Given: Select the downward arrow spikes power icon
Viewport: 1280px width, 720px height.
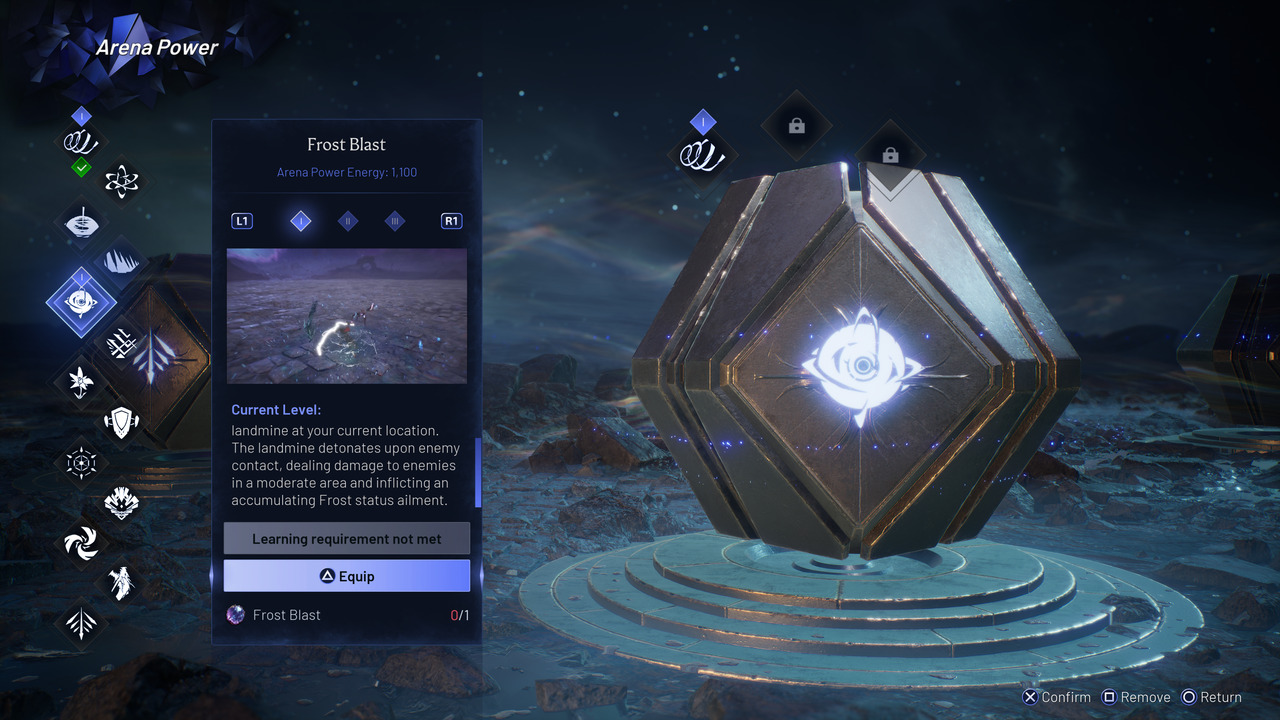Looking at the screenshot, I should [x=81, y=623].
